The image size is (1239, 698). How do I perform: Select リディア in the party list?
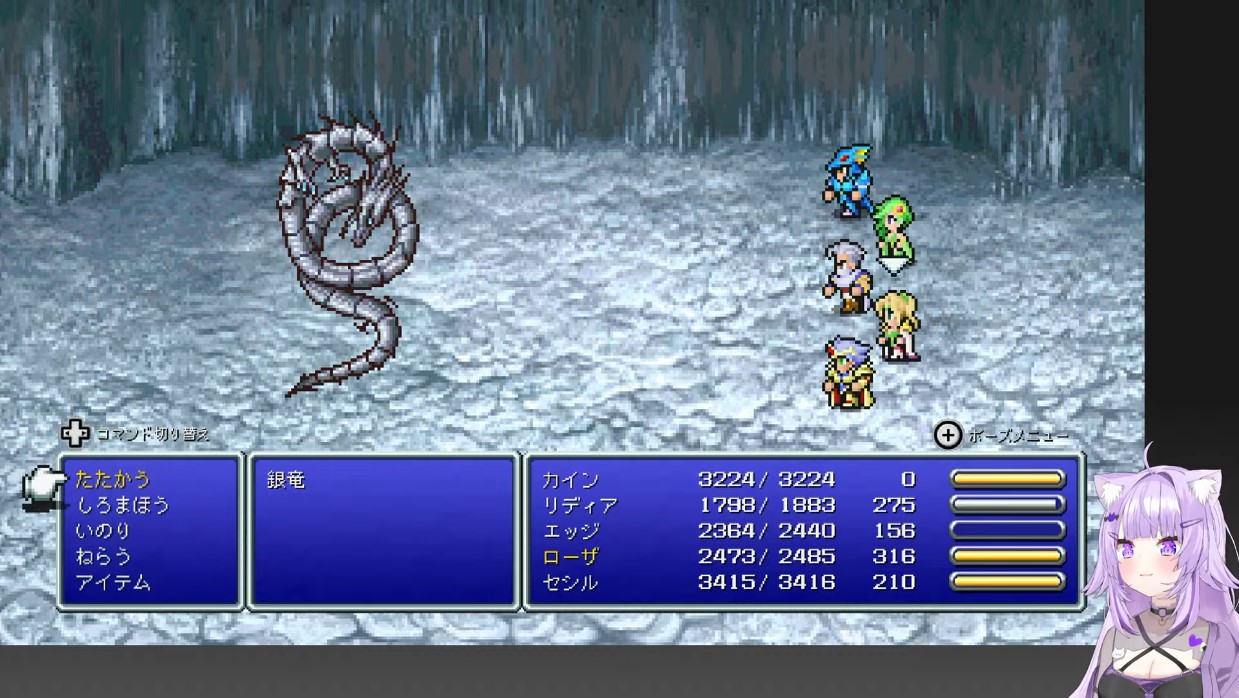click(x=580, y=505)
